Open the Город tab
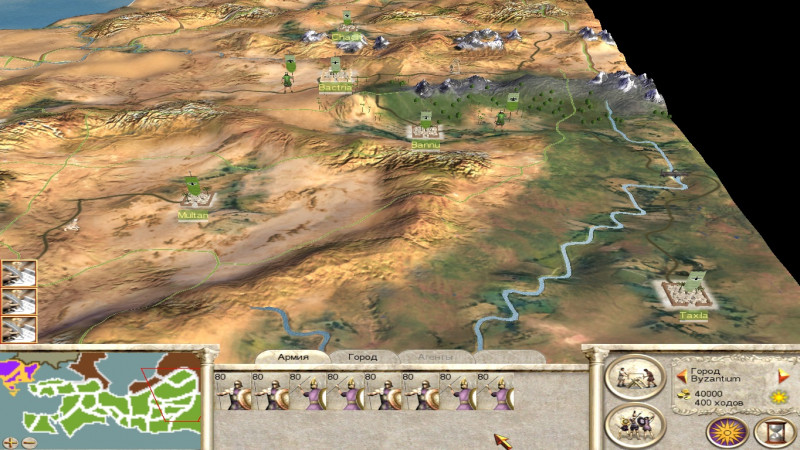Screen dimensions: 800x450 point(362,357)
